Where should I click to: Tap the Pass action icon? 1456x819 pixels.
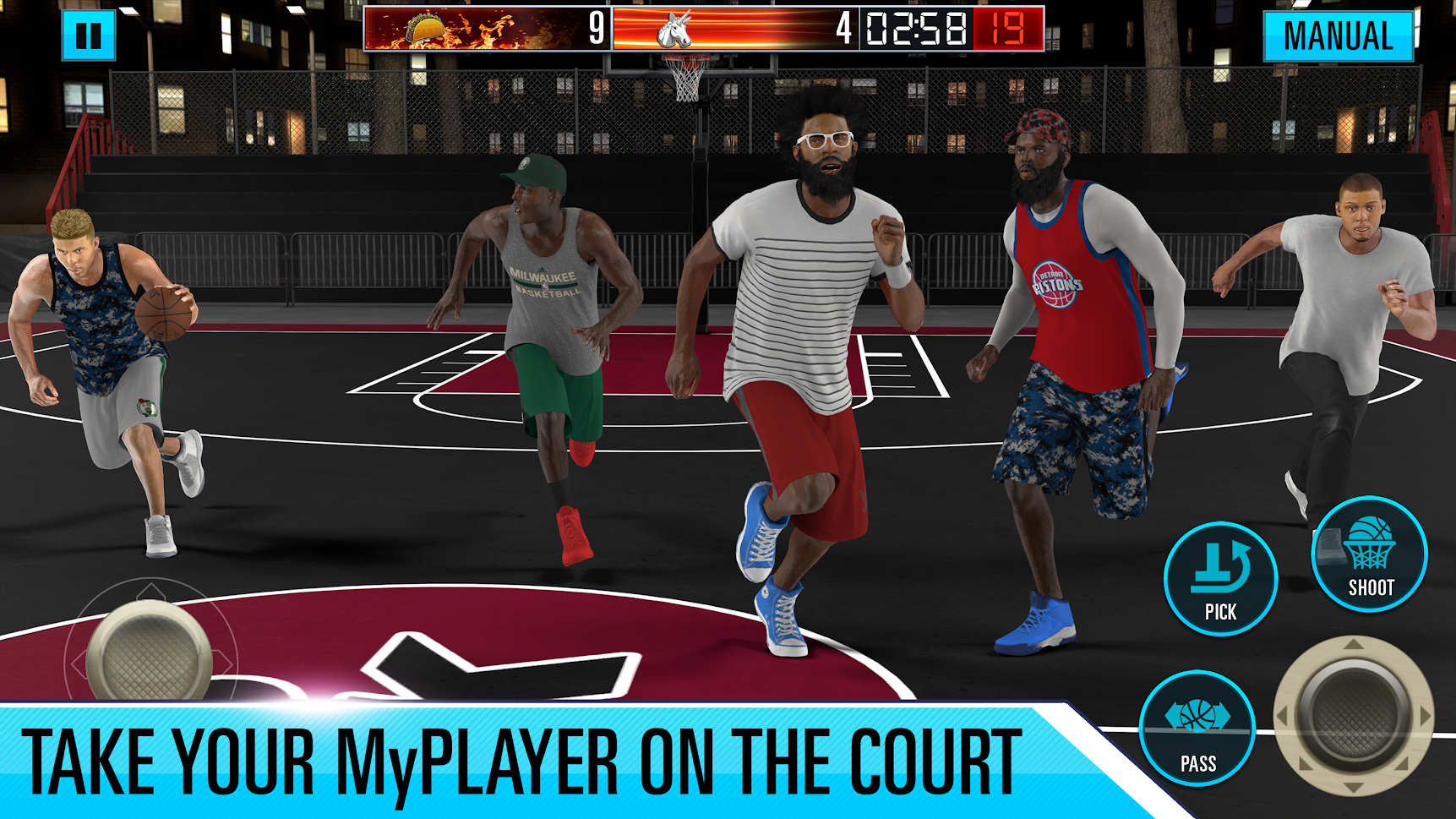[x=1197, y=729]
